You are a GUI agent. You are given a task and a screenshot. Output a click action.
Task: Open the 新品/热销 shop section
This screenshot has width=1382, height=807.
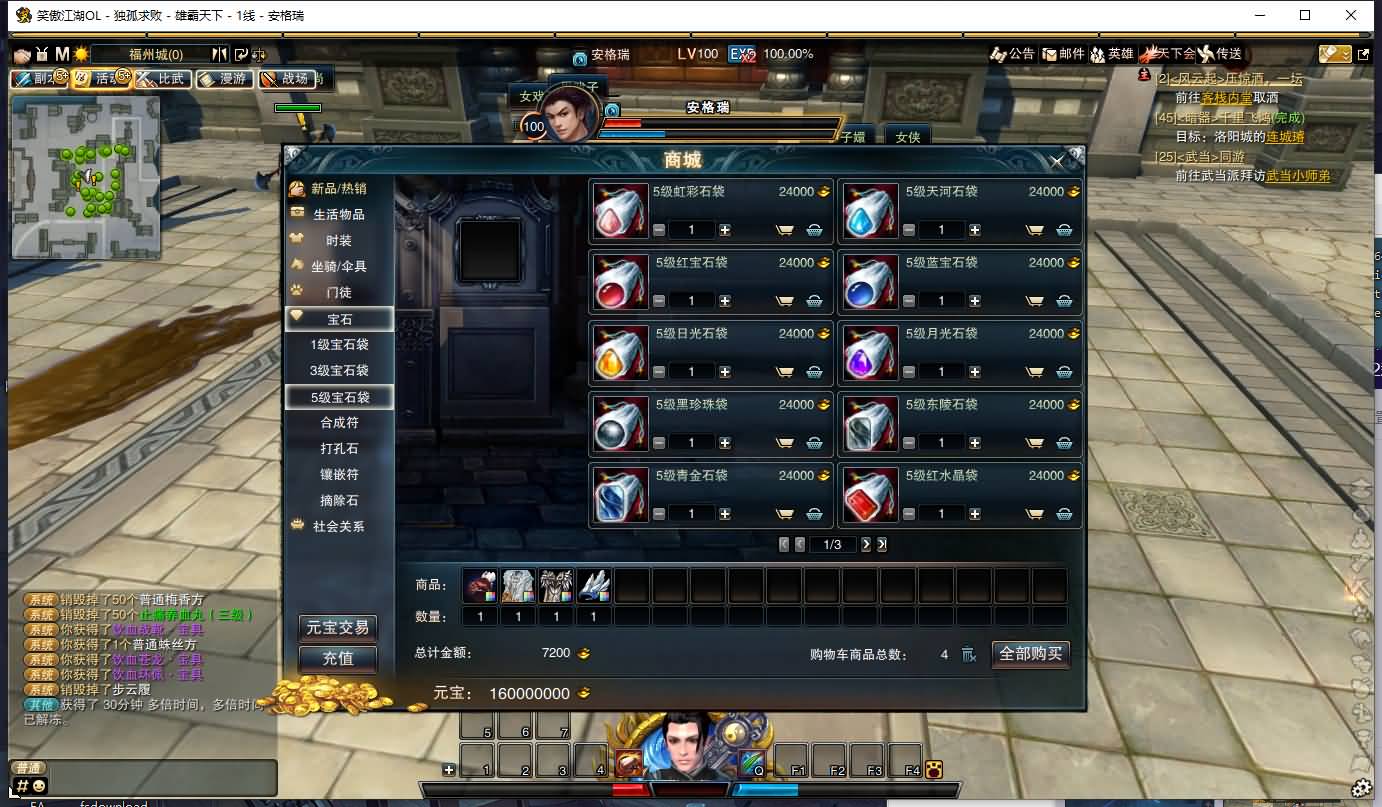coord(337,189)
